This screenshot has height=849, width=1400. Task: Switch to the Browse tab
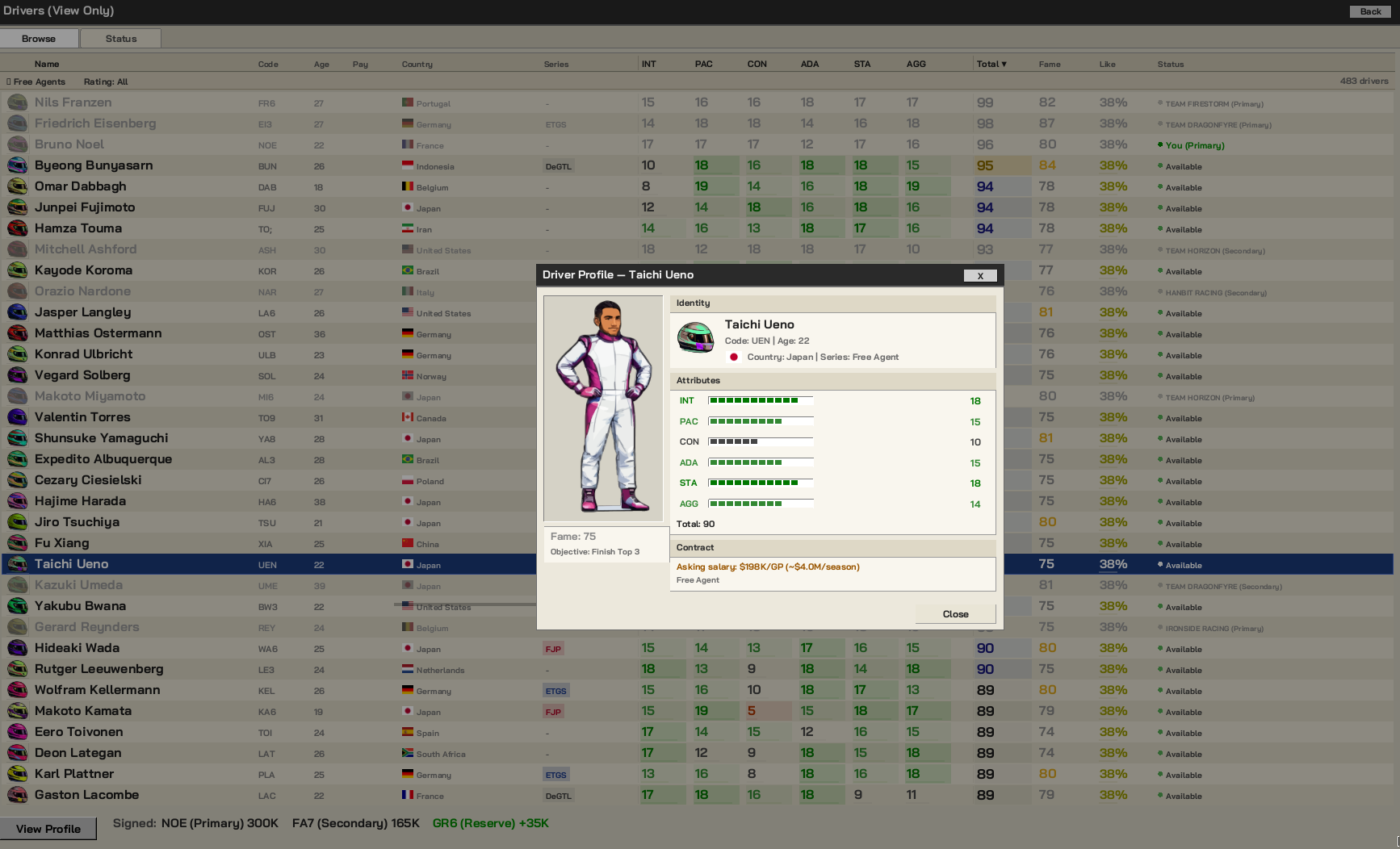click(x=39, y=38)
